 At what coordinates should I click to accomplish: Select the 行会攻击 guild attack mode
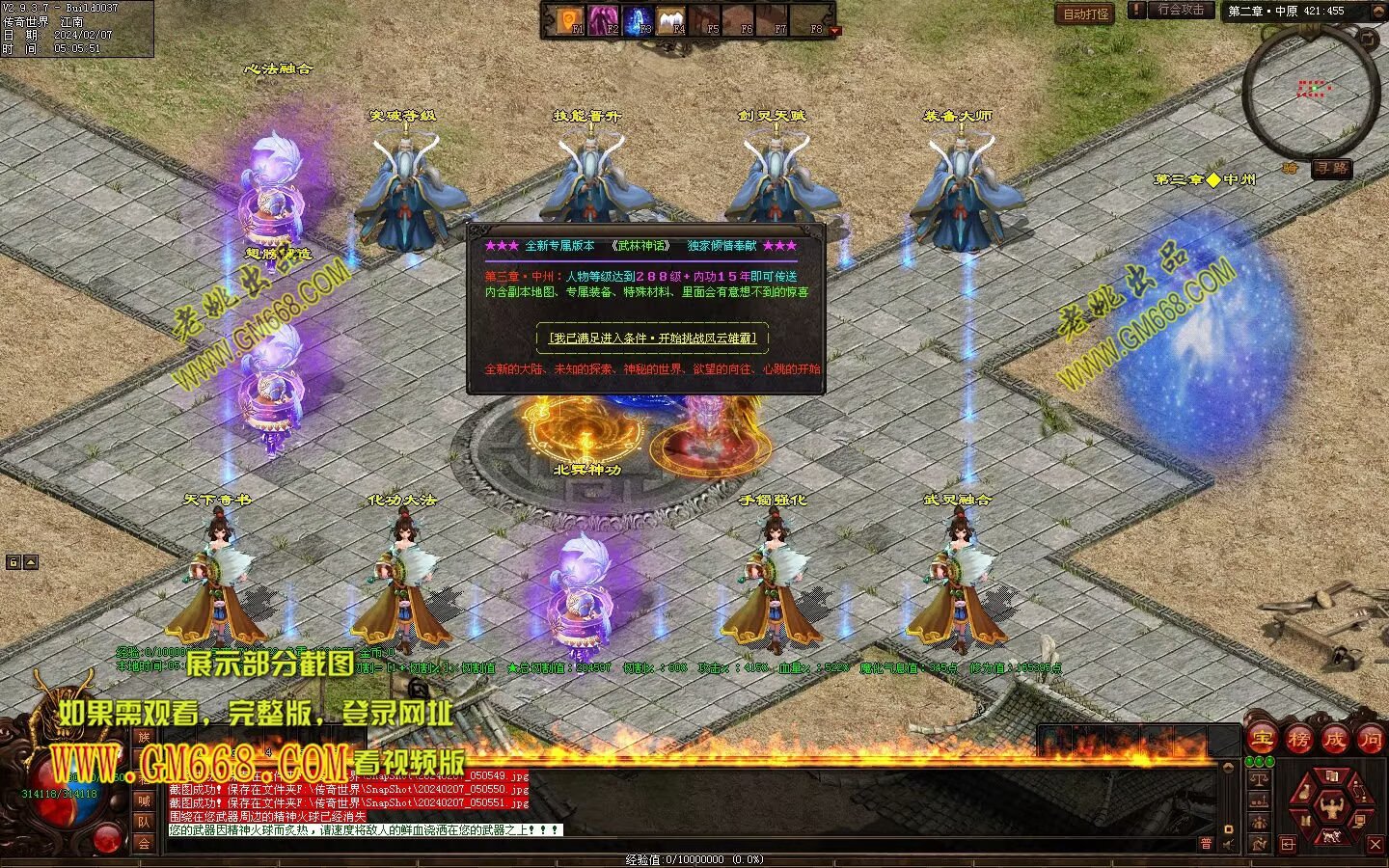coord(1181,10)
